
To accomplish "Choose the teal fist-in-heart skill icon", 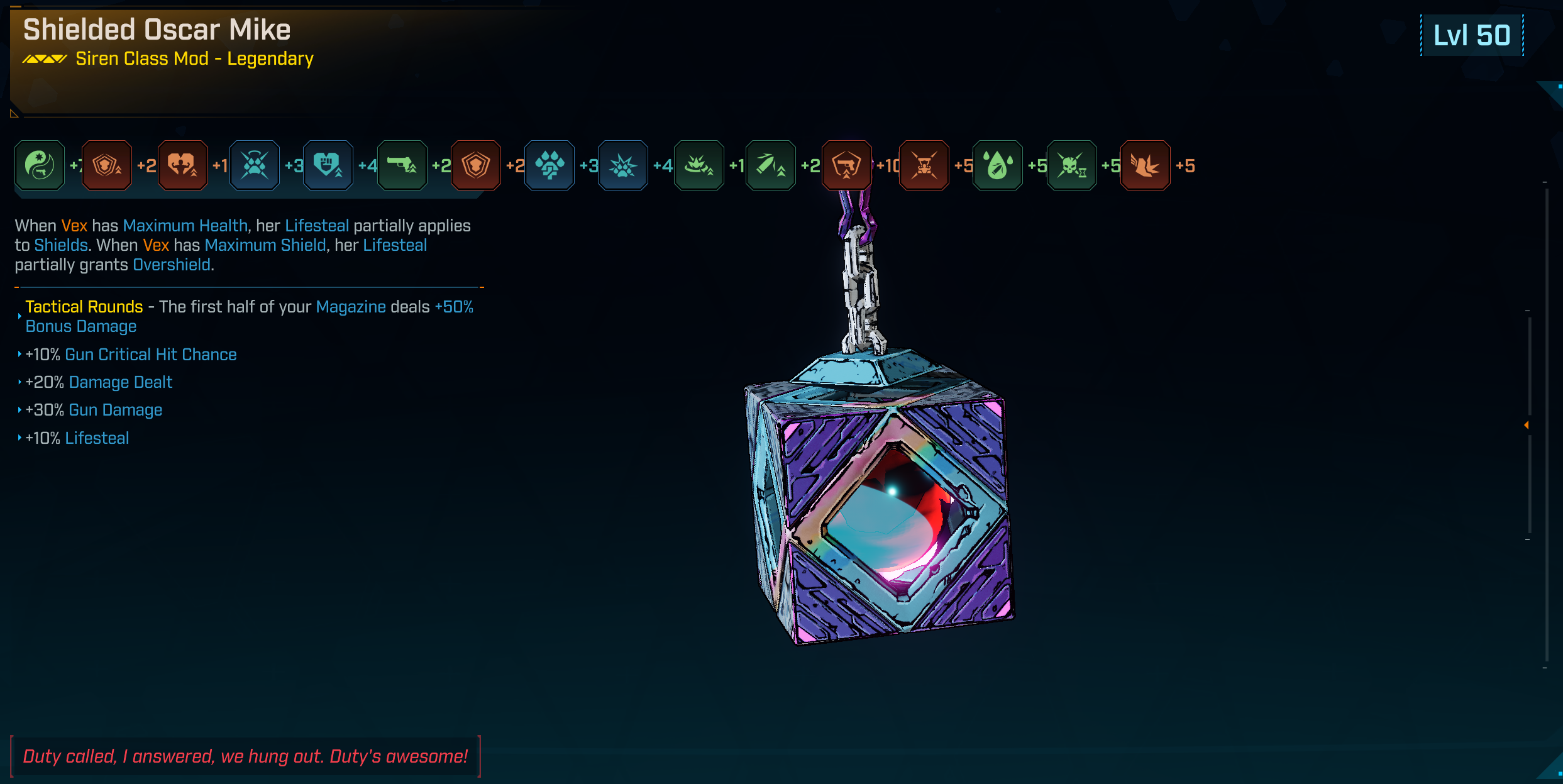I will pos(328,165).
